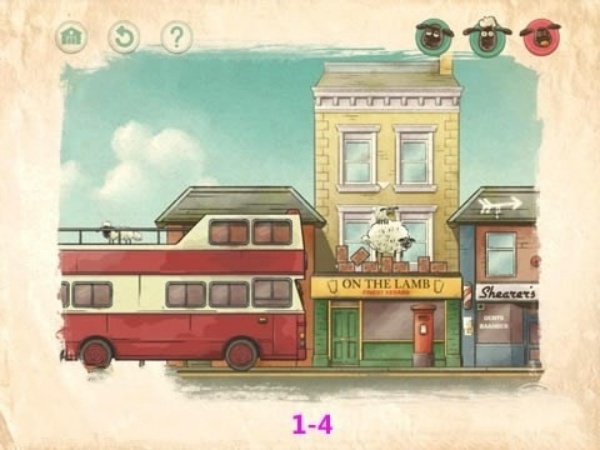This screenshot has width=600, height=450.
Task: Open the question mark help
Action: point(176,38)
